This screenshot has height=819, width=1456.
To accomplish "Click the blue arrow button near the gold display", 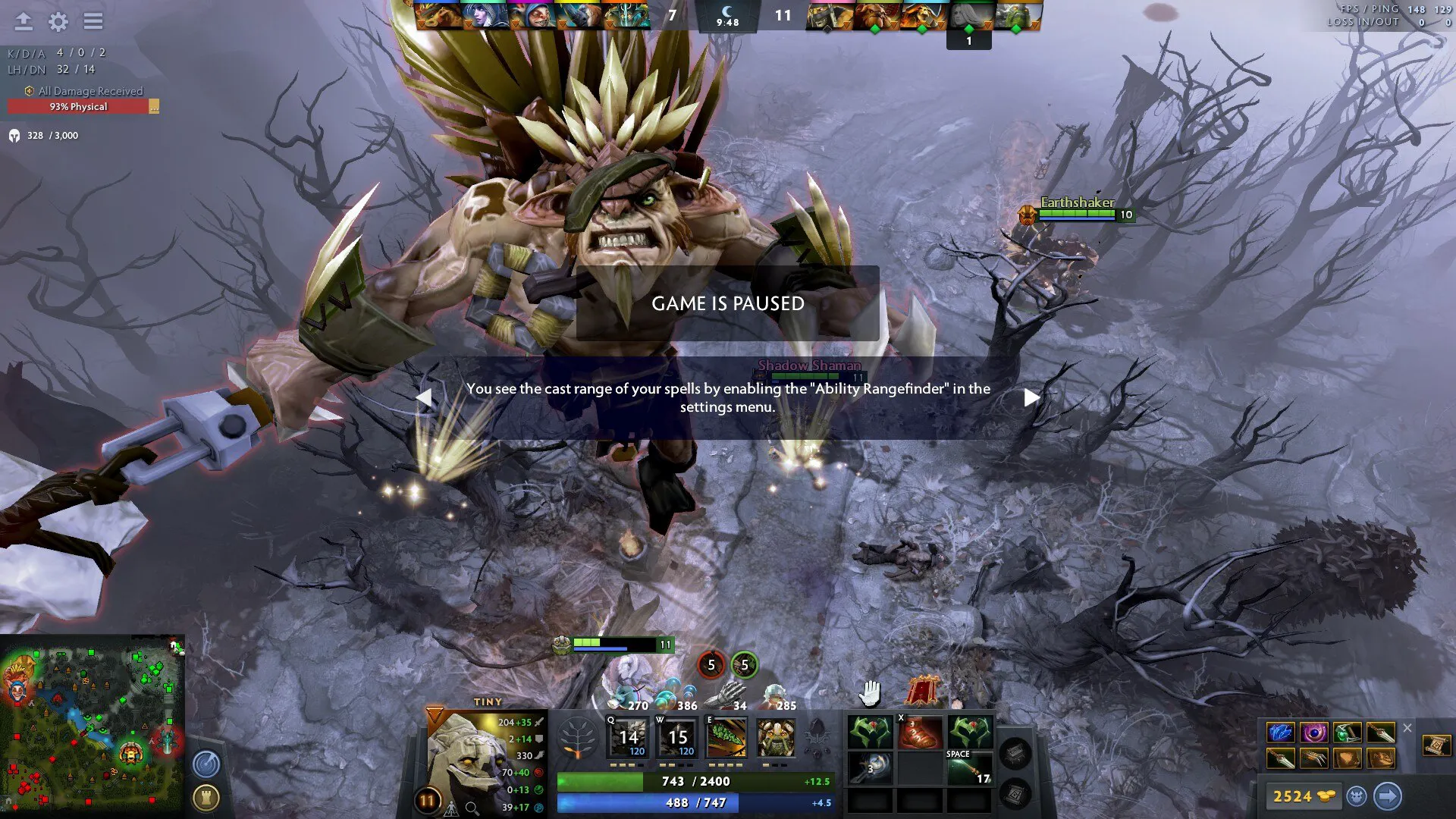I will coord(1388,796).
